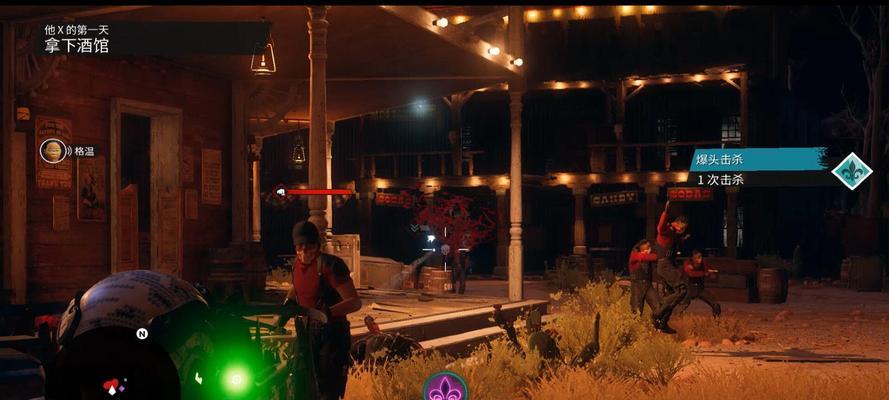
Task: Click the N compass marker on minimap
Action: 142,334
